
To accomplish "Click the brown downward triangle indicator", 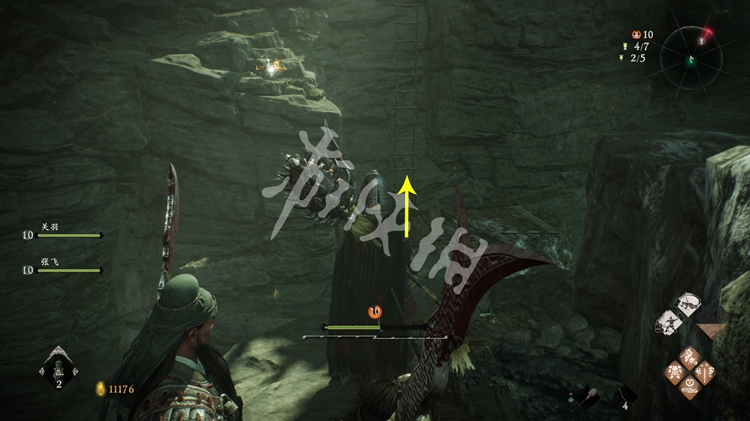I will pyautogui.click(x=713, y=330).
